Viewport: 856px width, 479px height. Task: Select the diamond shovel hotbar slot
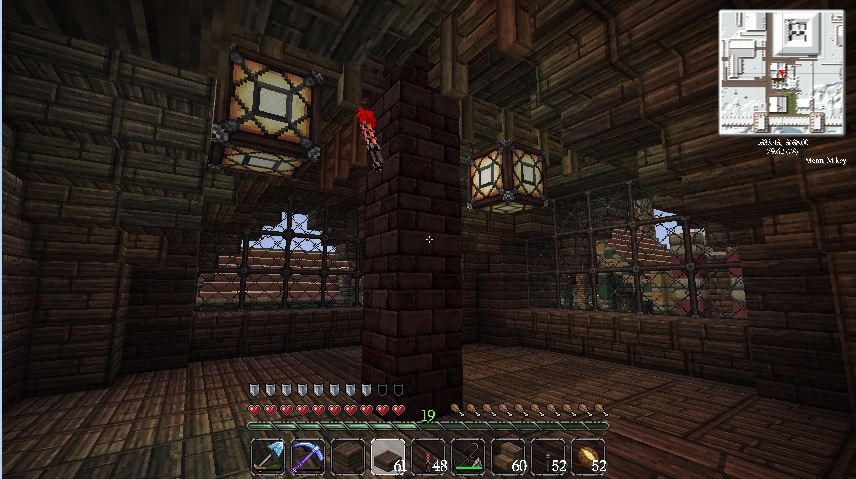[x=268, y=457]
